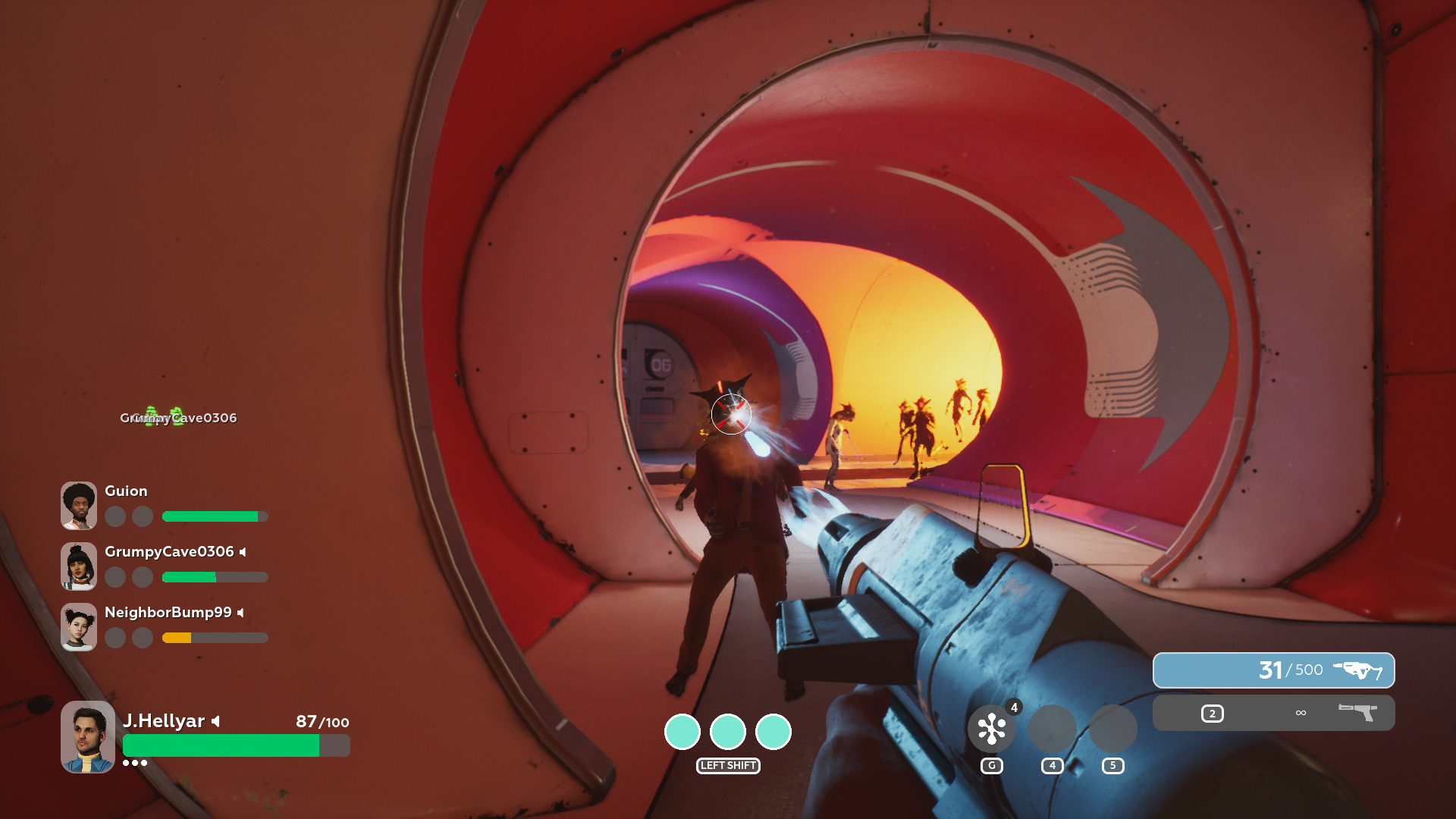The width and height of the screenshot is (1456, 819).
Task: Click GrumpyCave0306's character portrait
Action: 78,566
